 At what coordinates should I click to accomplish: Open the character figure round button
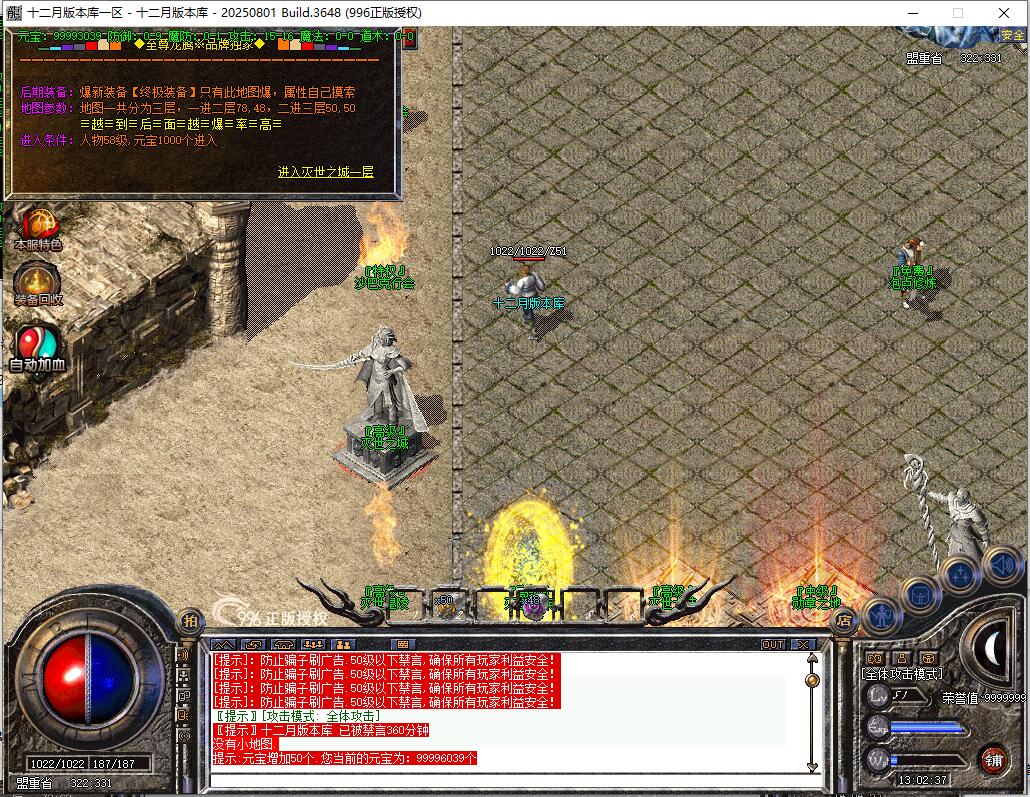882,614
